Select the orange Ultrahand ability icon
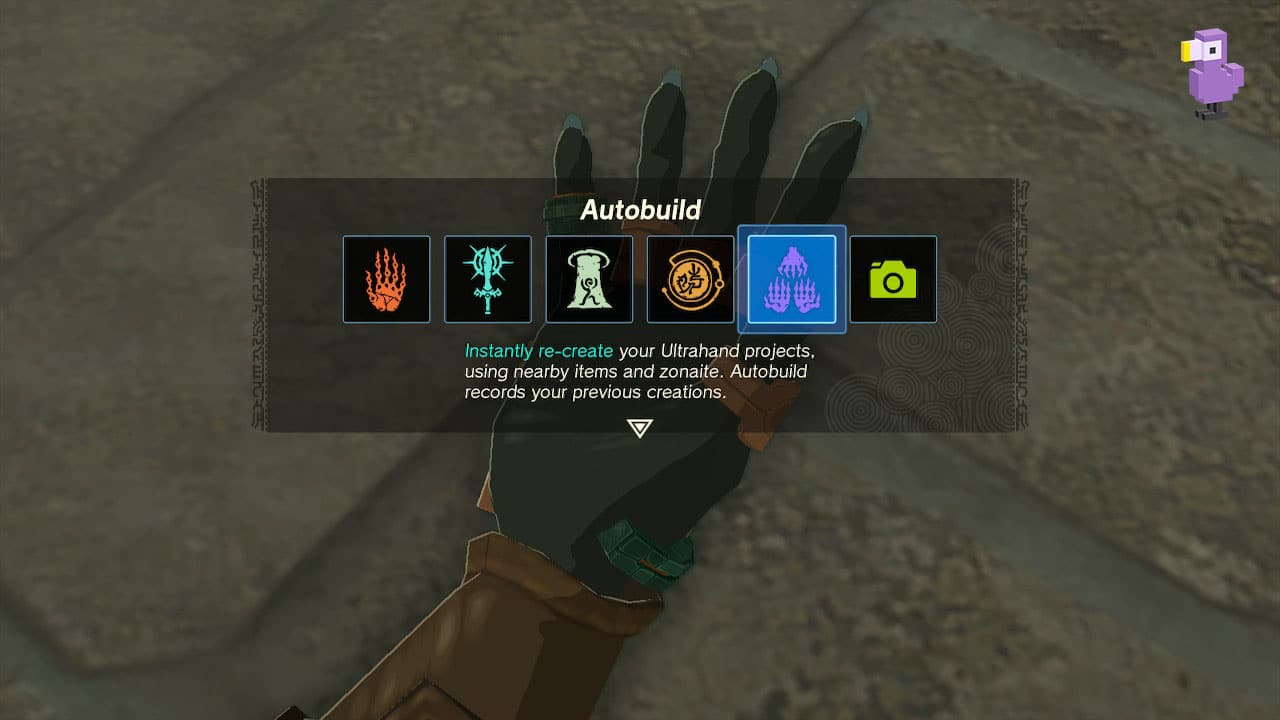This screenshot has height=720, width=1280. 387,279
